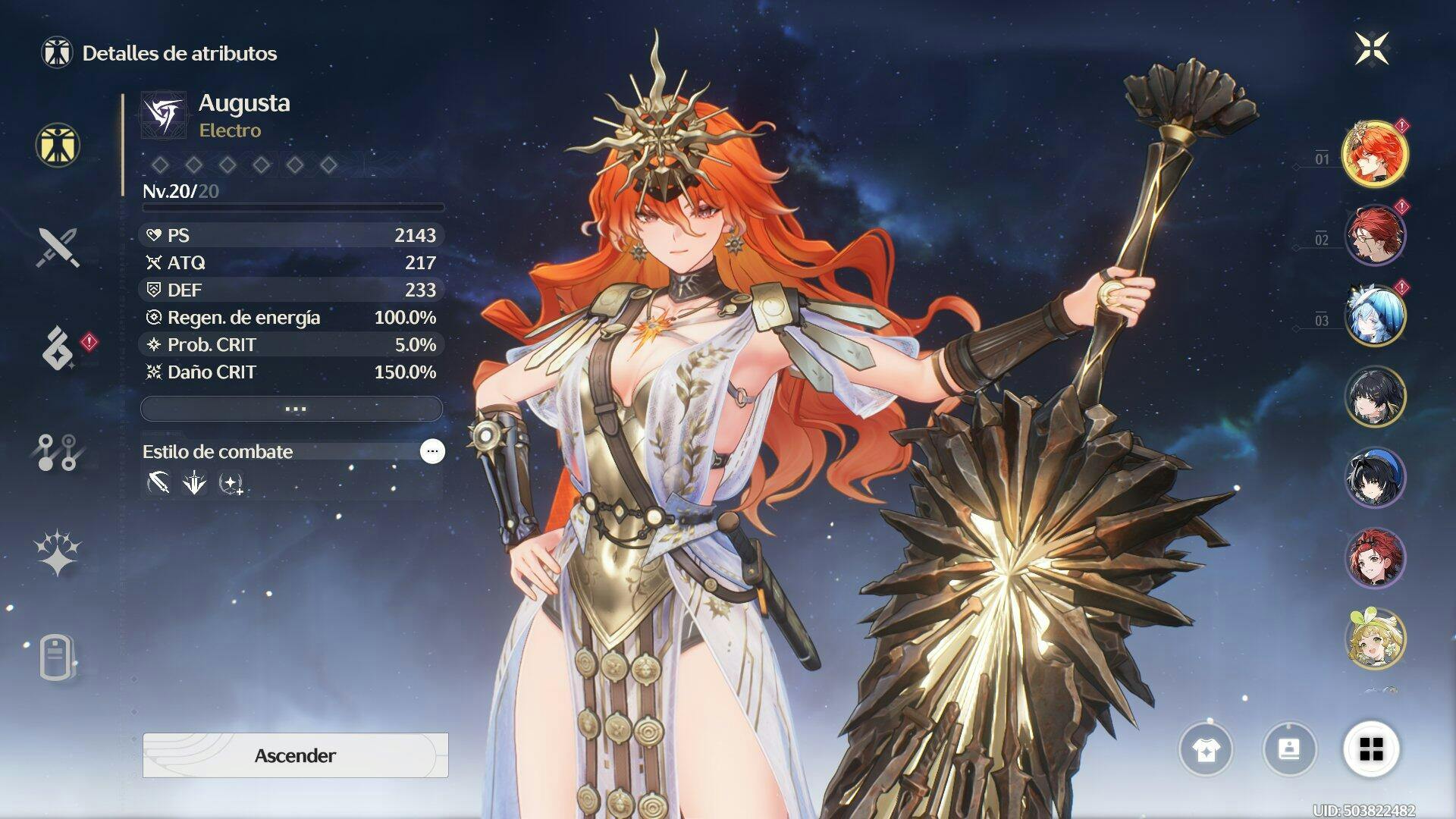The width and height of the screenshot is (1456, 819).
Task: Open the outfit shirt icon button
Action: [x=1206, y=749]
